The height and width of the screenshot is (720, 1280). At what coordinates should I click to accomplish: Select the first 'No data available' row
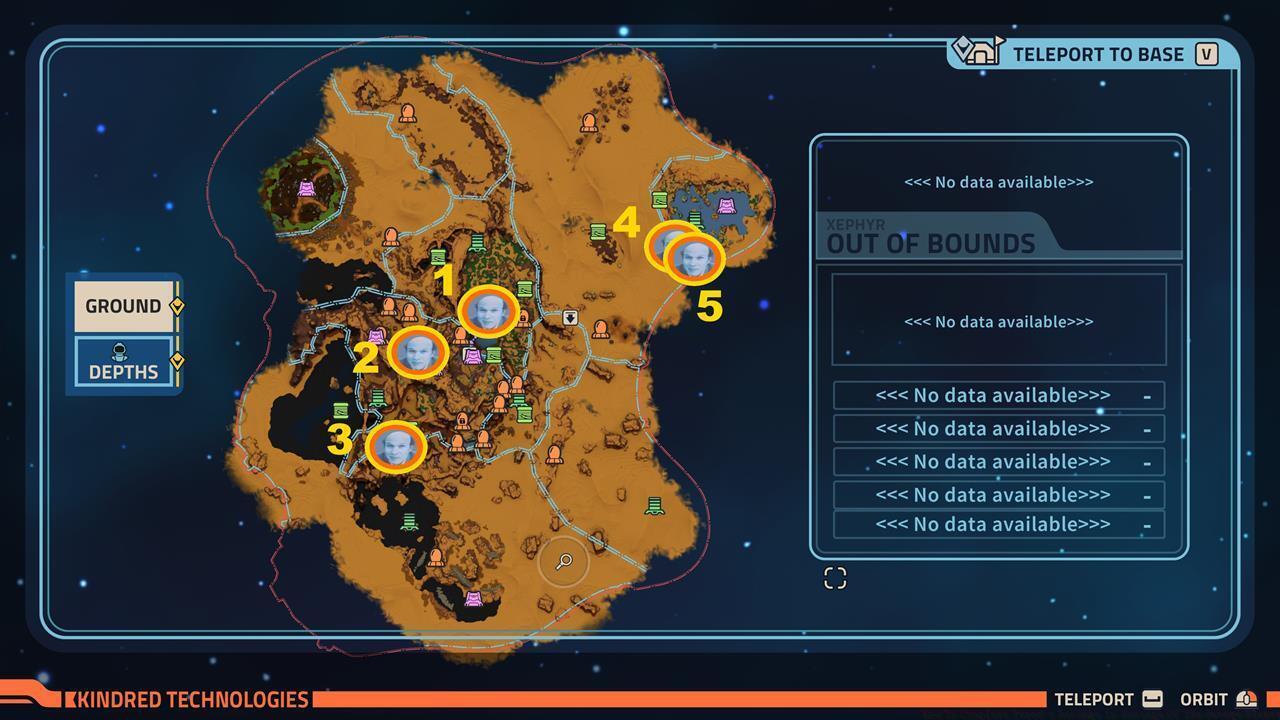(997, 394)
